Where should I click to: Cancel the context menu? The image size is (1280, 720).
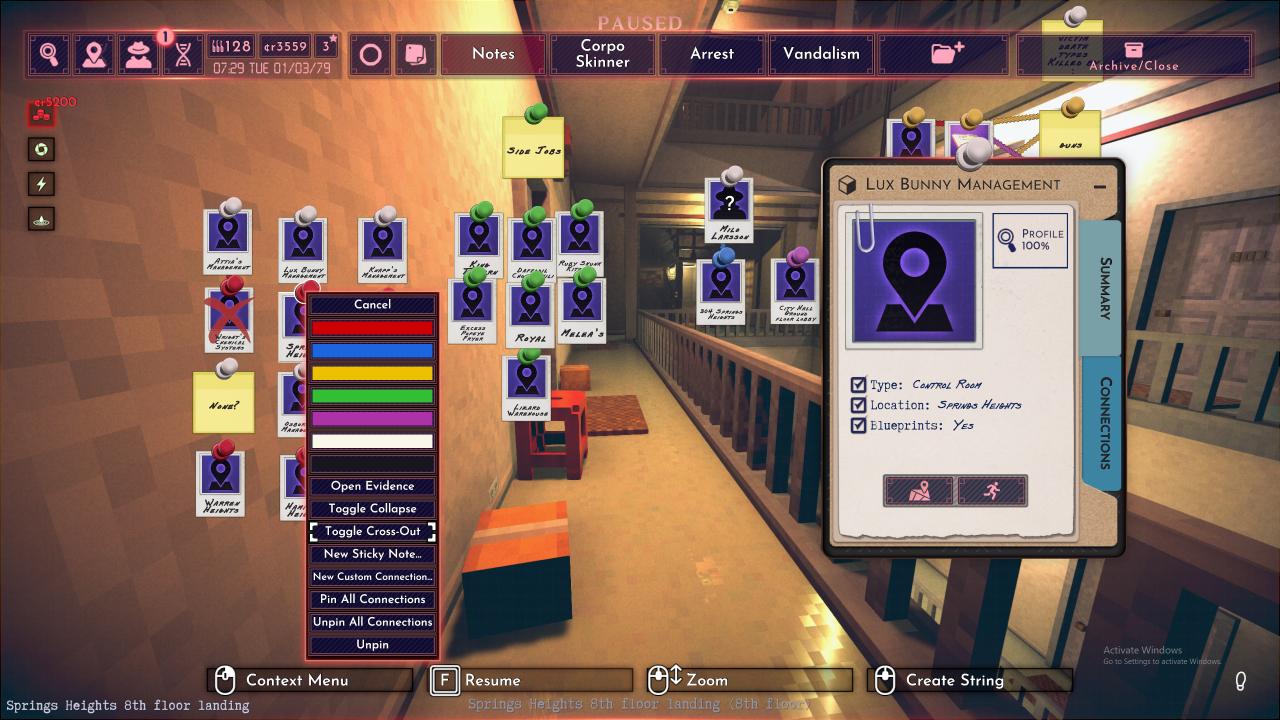tap(372, 305)
